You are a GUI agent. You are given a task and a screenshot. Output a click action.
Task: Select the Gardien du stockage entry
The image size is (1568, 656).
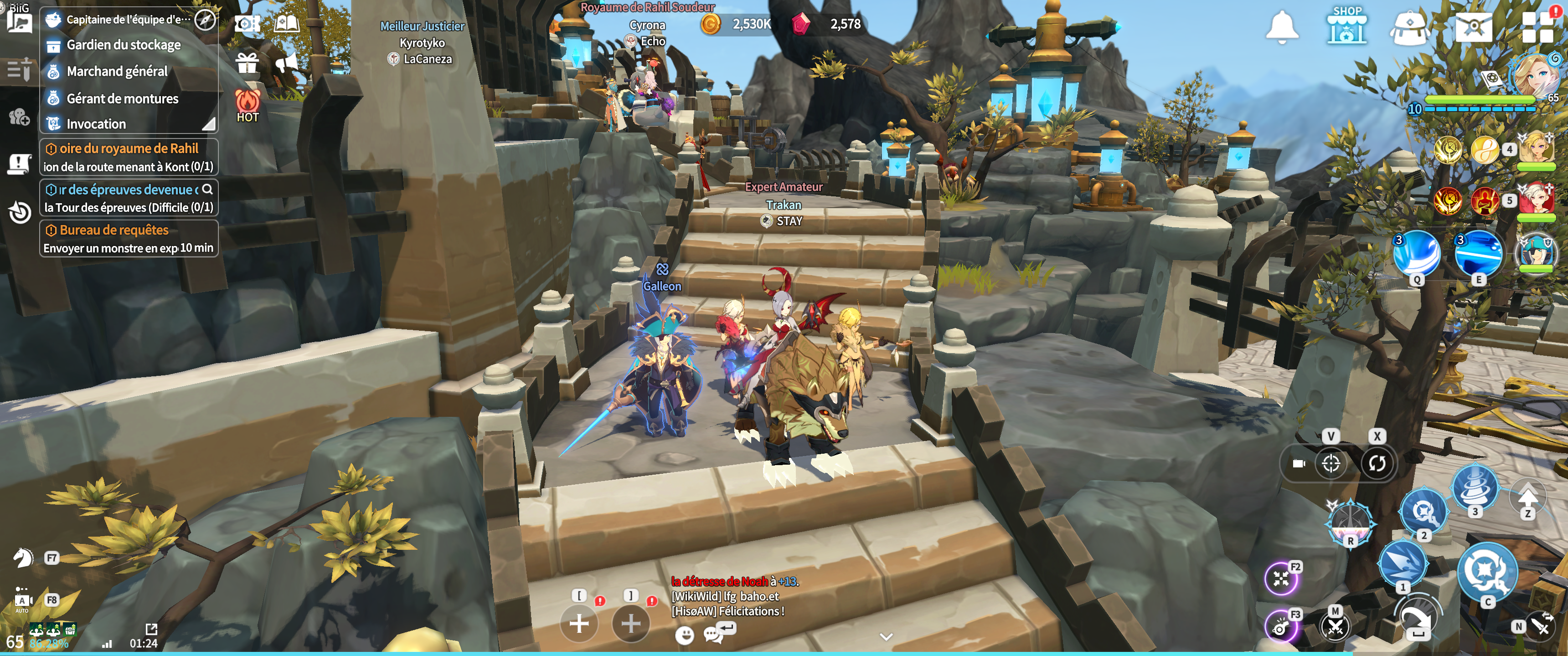coord(123,45)
